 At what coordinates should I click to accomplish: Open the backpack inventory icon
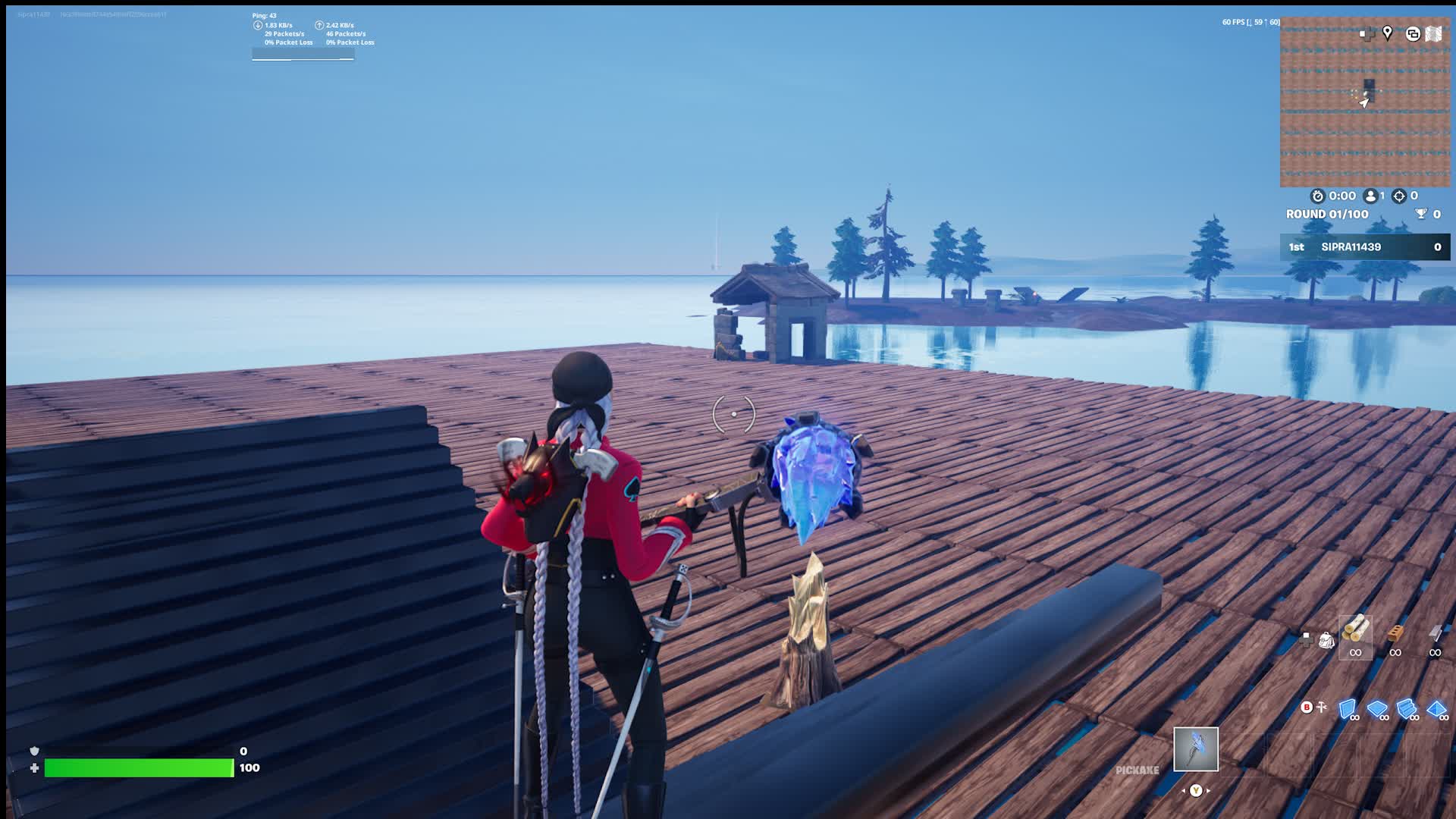click(1326, 641)
